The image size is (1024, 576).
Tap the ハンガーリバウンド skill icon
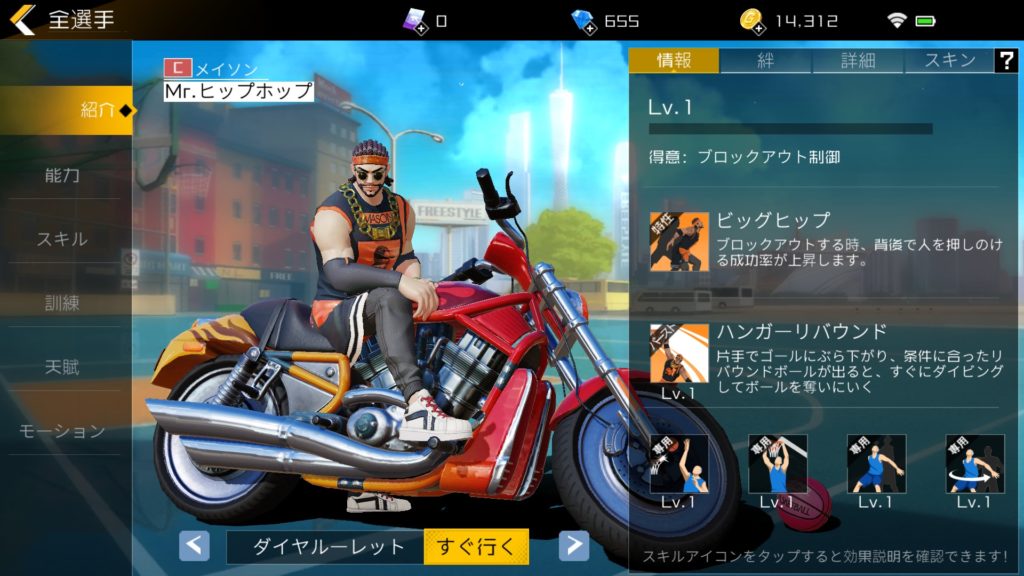point(679,353)
